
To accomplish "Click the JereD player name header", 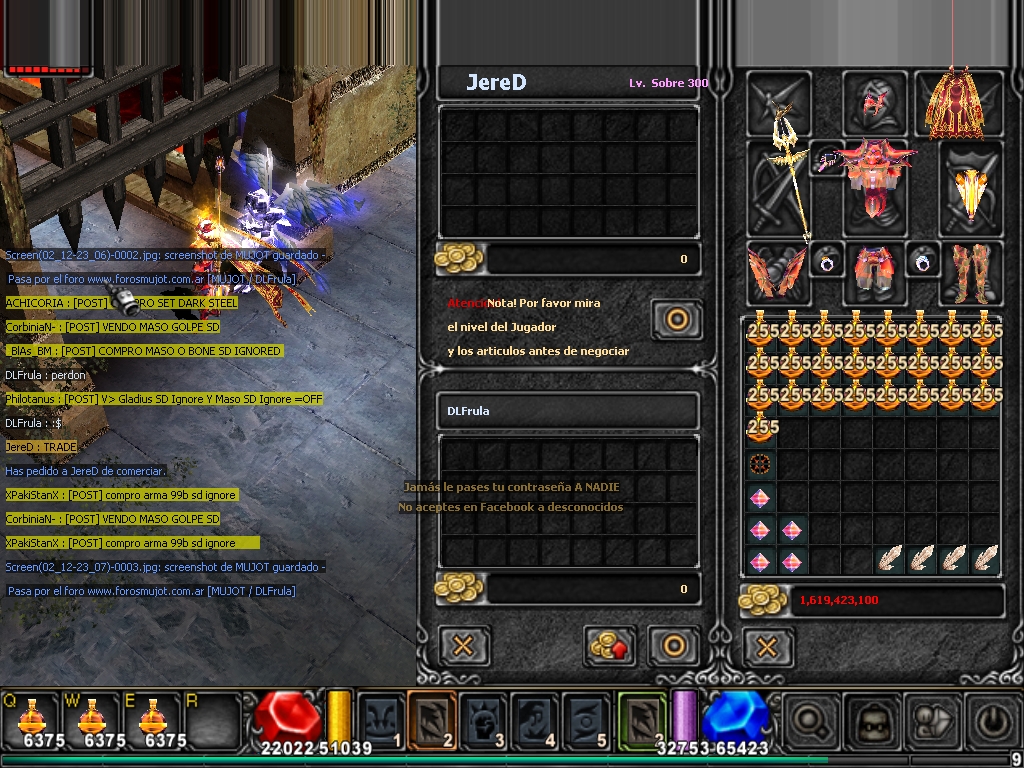I will (x=496, y=83).
